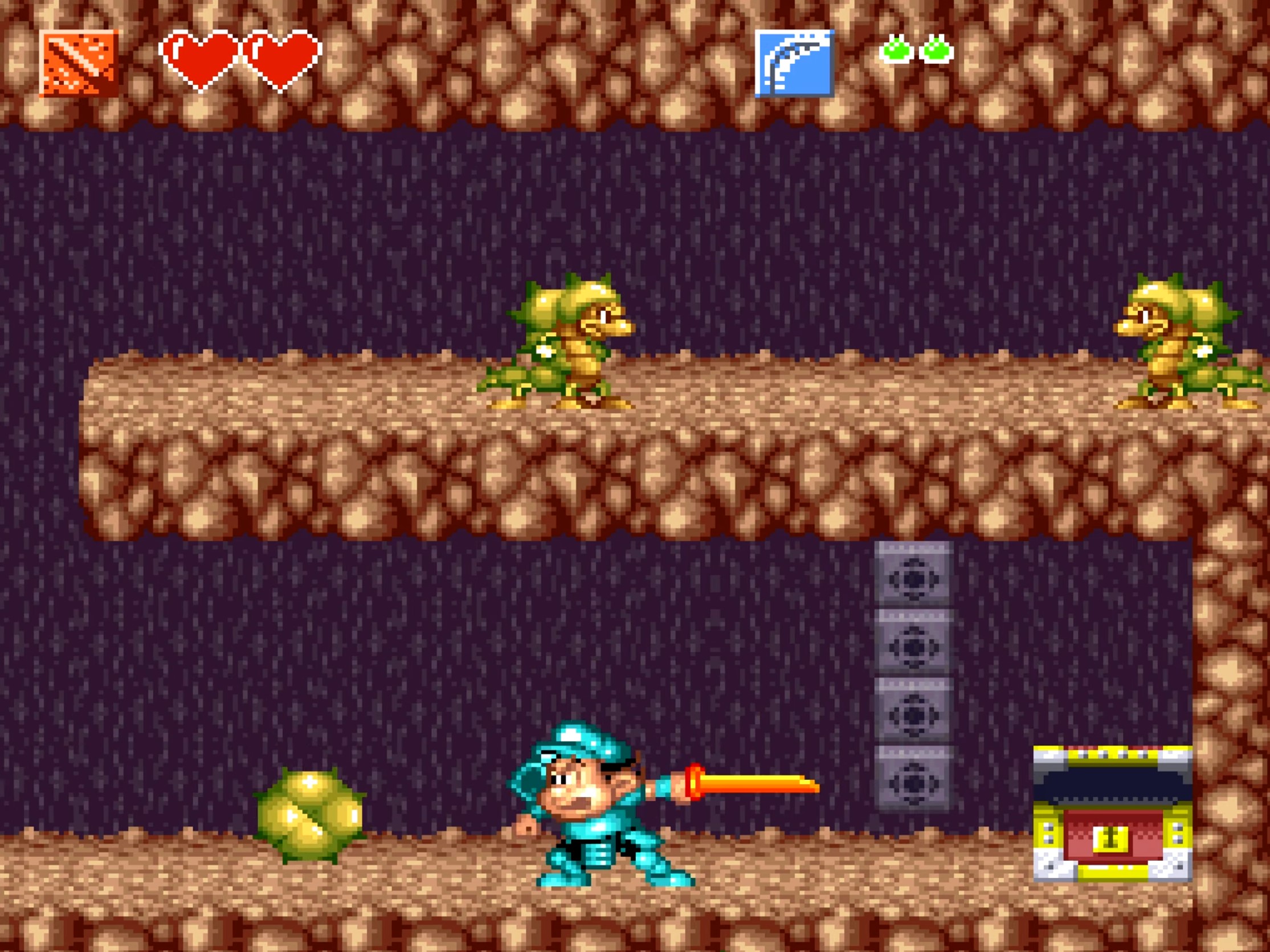Viewport: 1270px width, 952px height.
Task: Click the blue weapon icon in the HUD
Action: [x=795, y=63]
